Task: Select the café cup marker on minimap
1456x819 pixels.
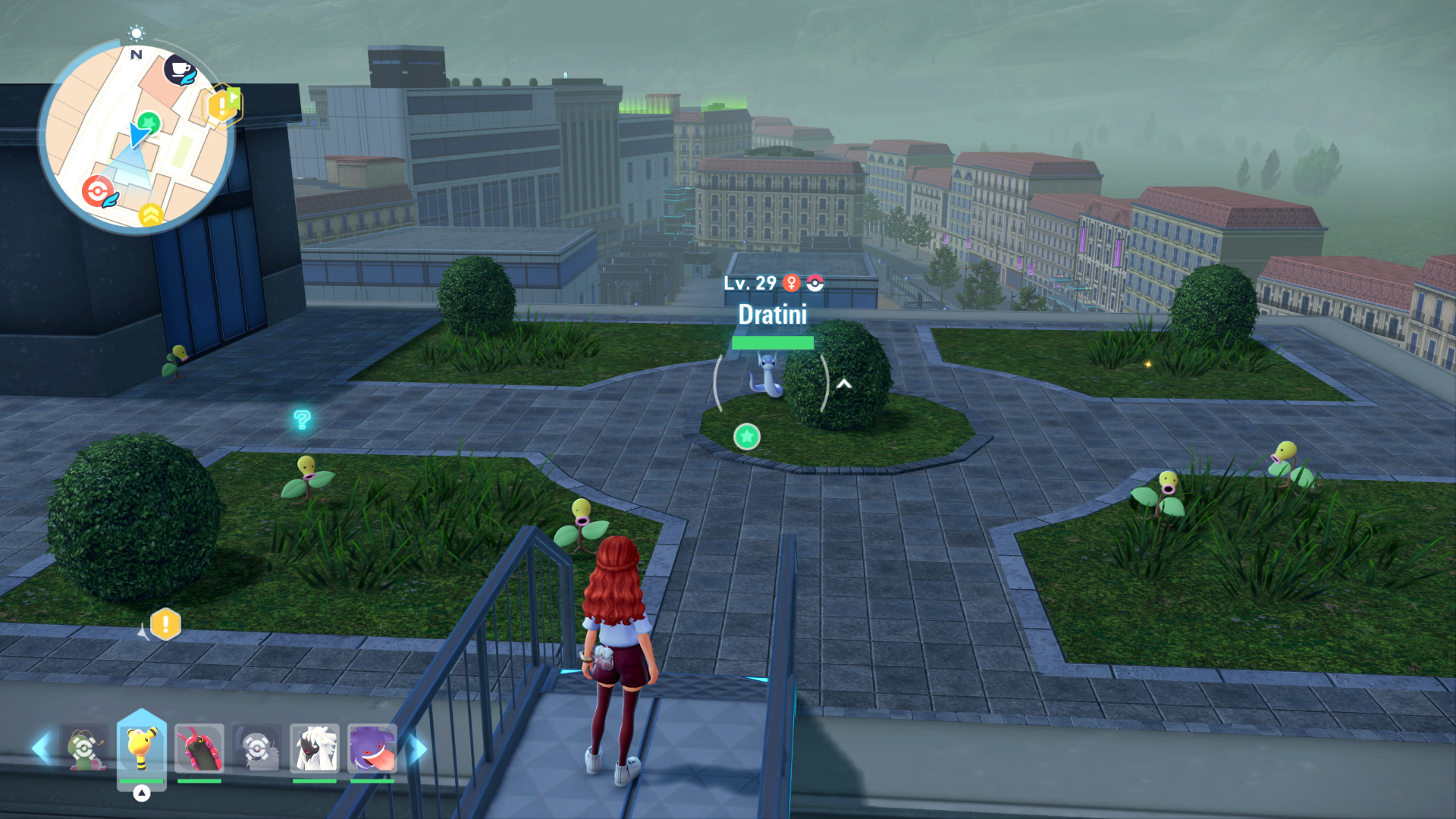Action: (x=180, y=71)
